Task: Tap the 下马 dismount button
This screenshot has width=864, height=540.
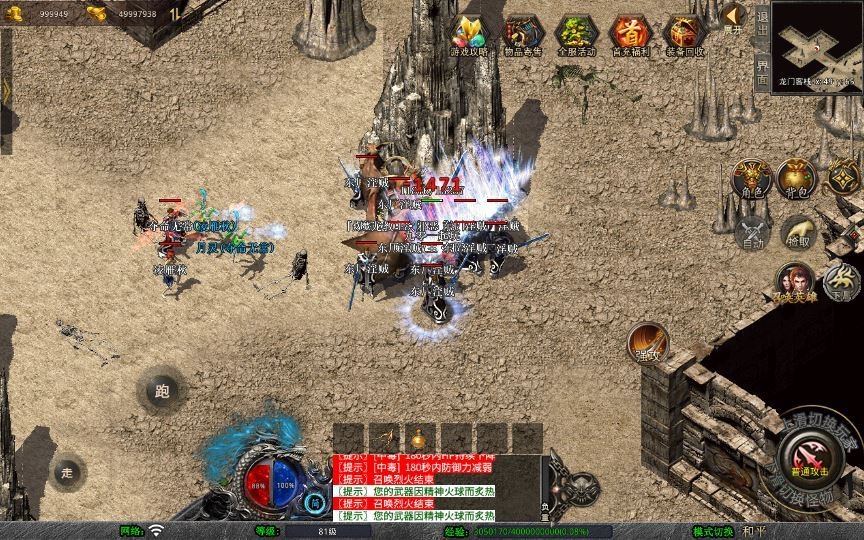Action: (841, 282)
